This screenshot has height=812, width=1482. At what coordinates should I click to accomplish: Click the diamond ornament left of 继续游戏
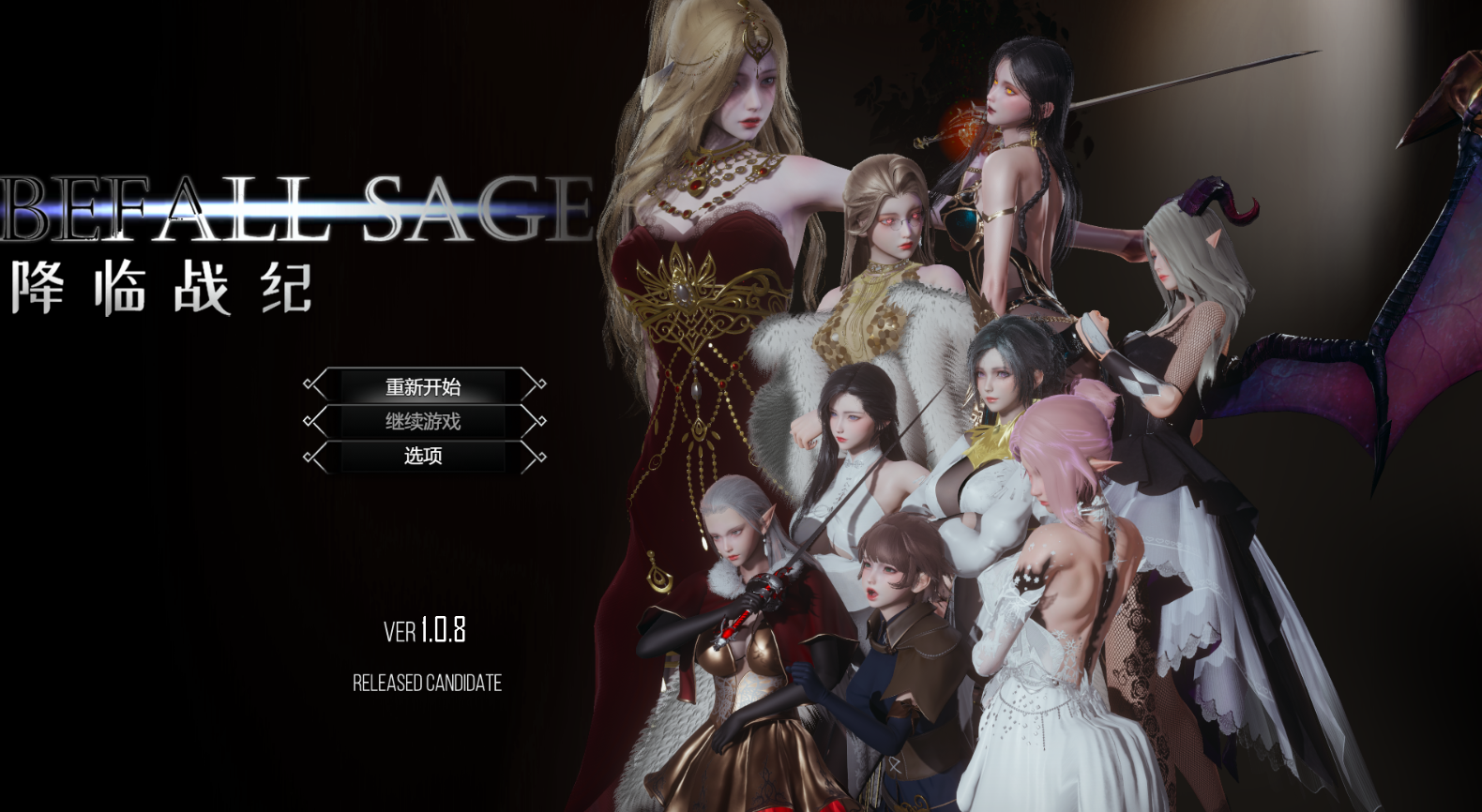(310, 421)
